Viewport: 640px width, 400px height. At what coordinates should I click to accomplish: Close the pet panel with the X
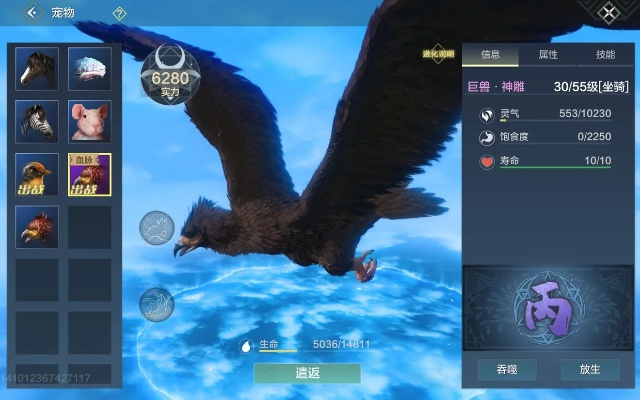point(609,13)
